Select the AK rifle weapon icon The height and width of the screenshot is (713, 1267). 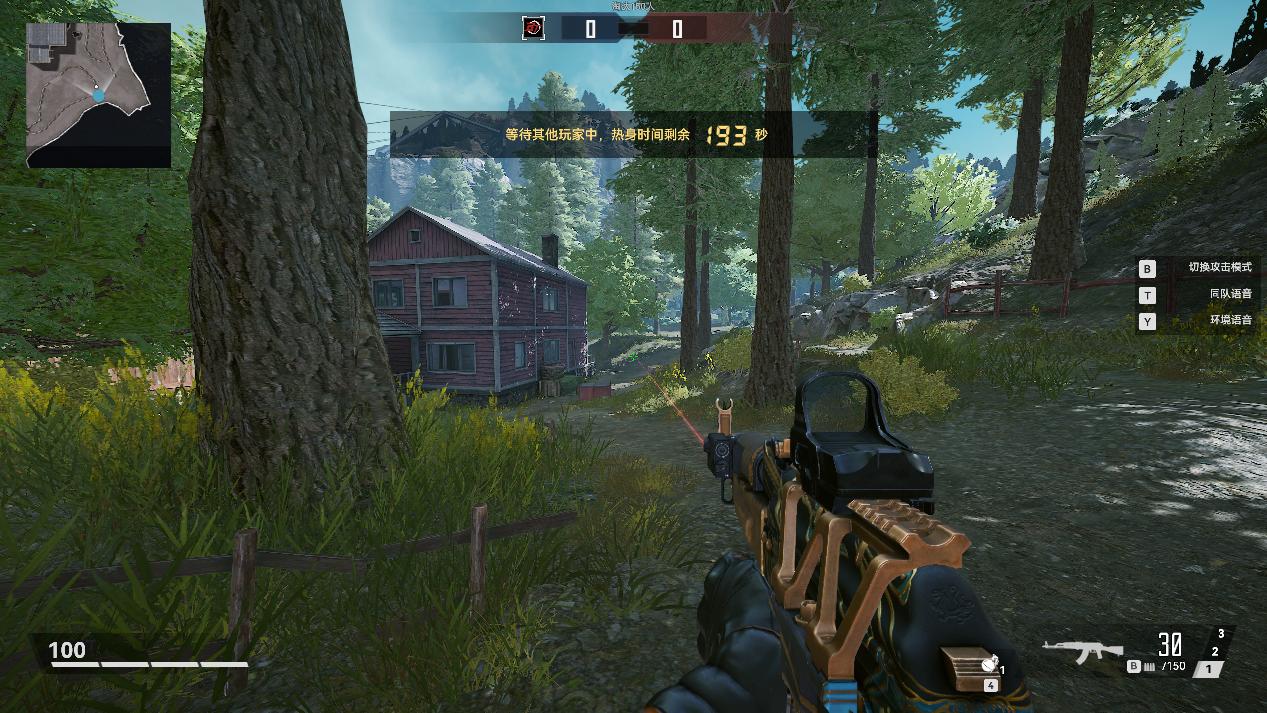click(1082, 652)
